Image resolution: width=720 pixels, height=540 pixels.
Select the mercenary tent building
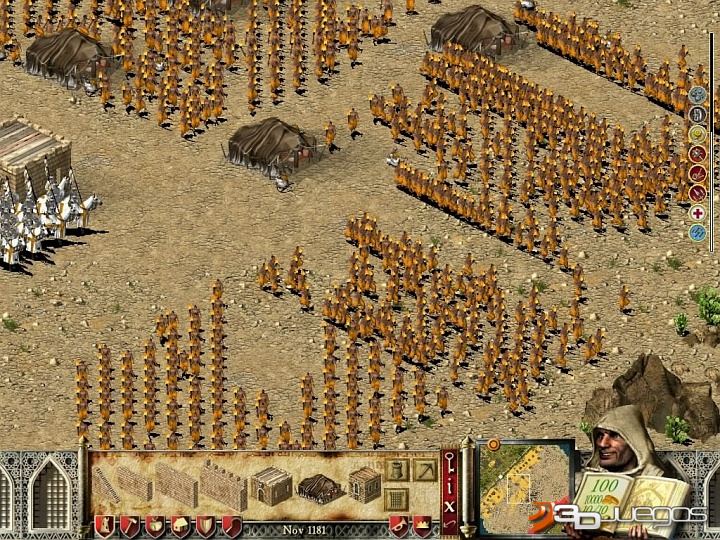point(317,486)
